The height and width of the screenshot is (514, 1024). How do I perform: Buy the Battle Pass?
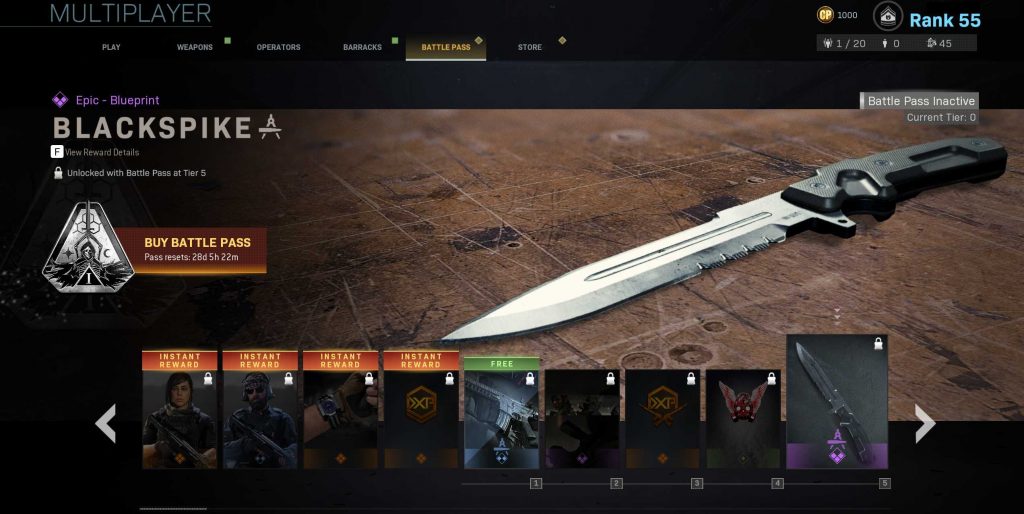[197, 249]
